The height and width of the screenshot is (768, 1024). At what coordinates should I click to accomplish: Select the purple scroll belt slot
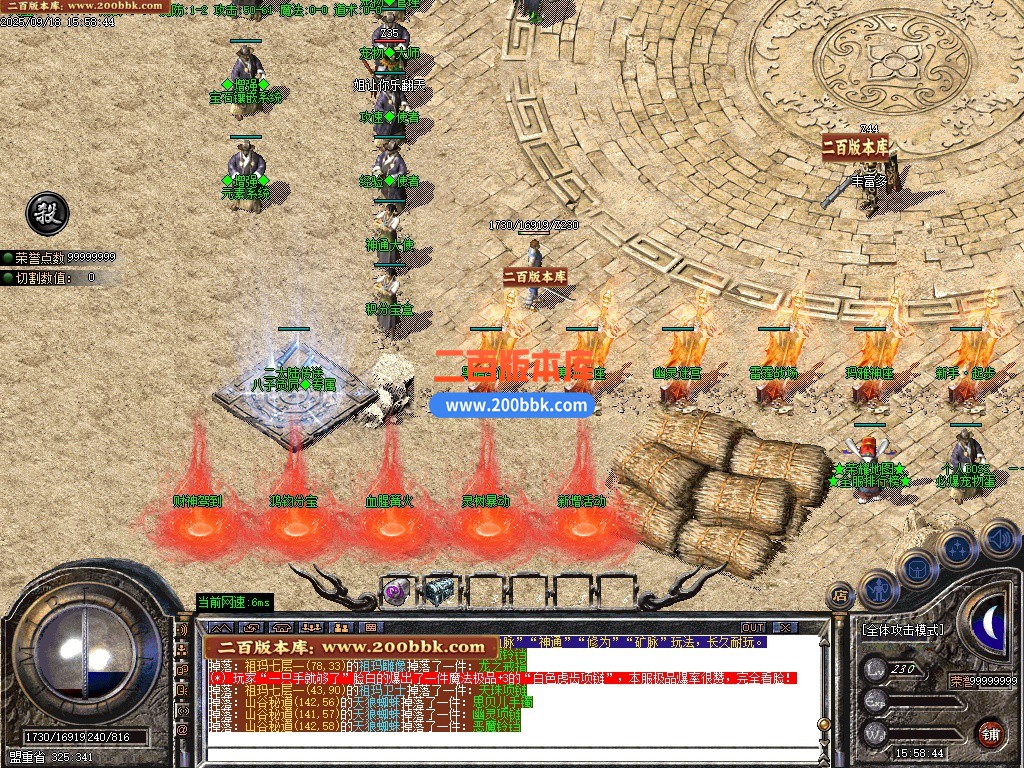(395, 591)
